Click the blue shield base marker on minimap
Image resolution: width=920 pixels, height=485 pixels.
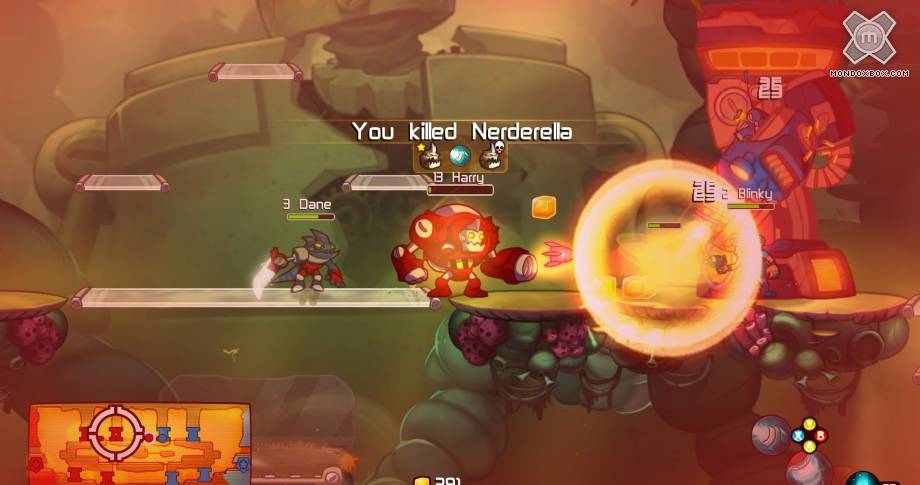[241, 463]
